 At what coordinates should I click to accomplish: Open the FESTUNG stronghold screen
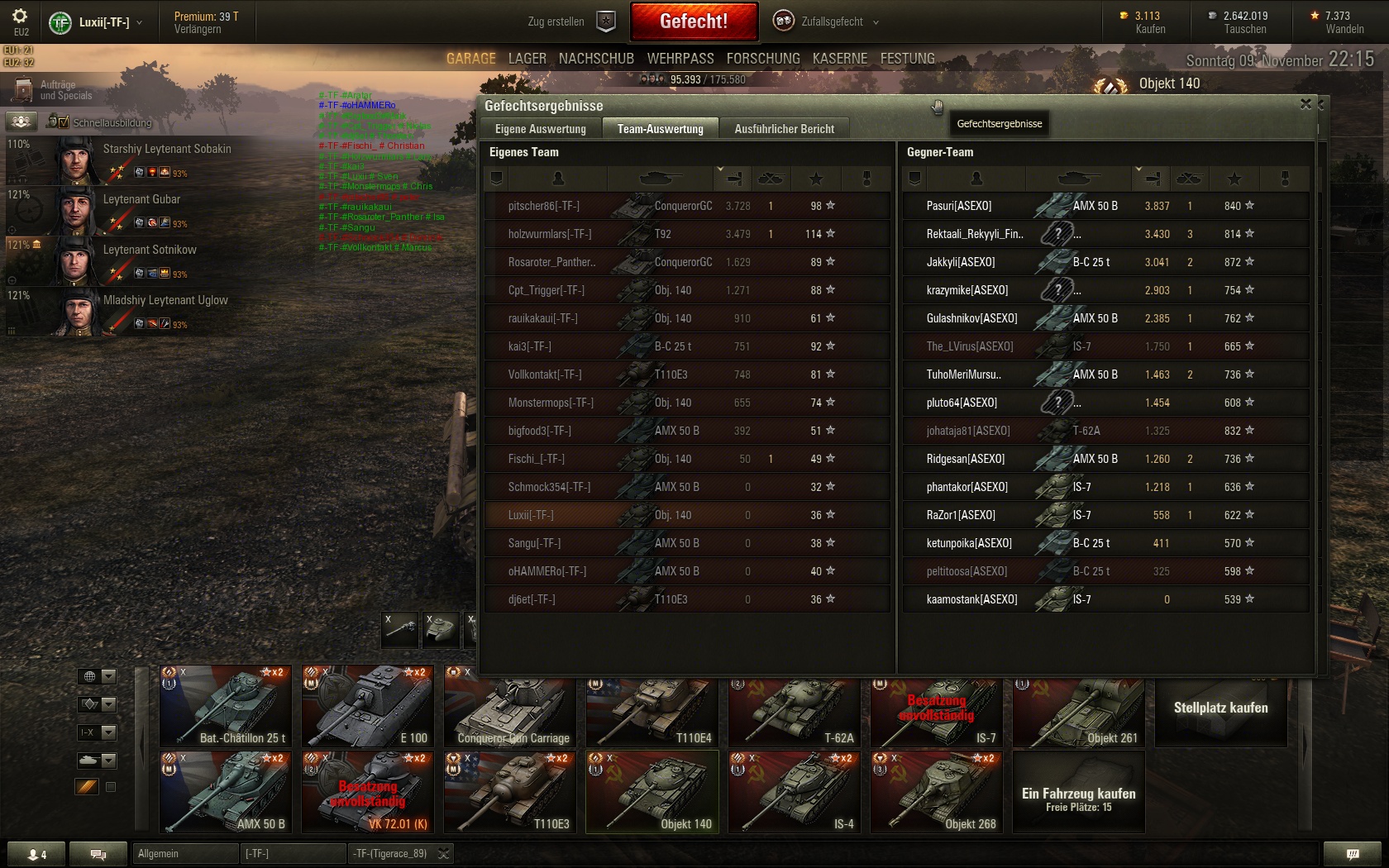click(x=907, y=59)
